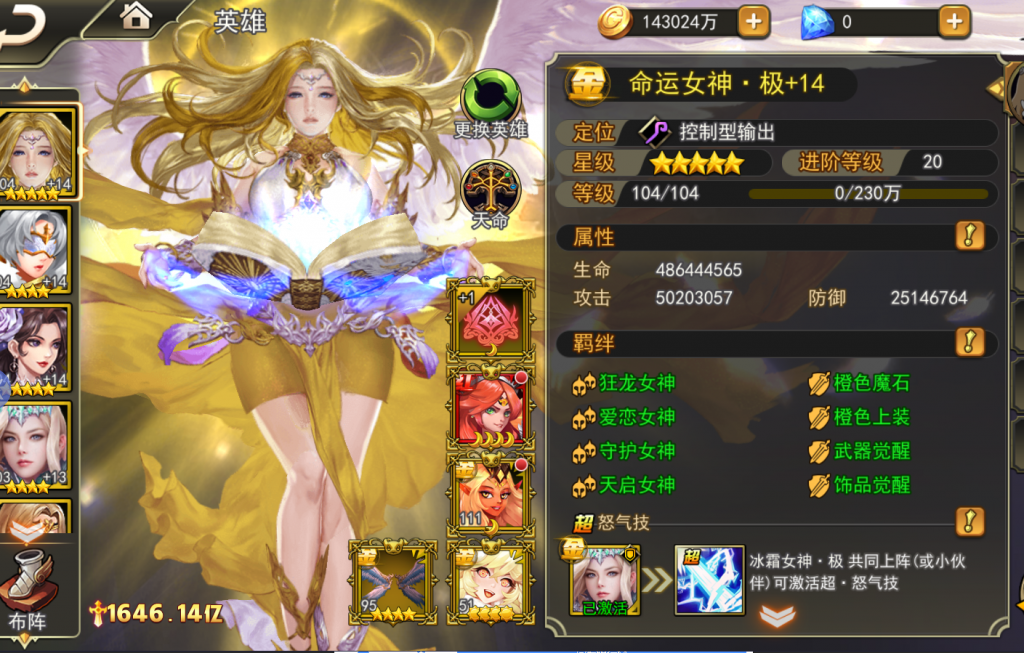This screenshot has width=1024, height=653.
Task: Show 羁绊 bond details info
Action: click(x=969, y=343)
